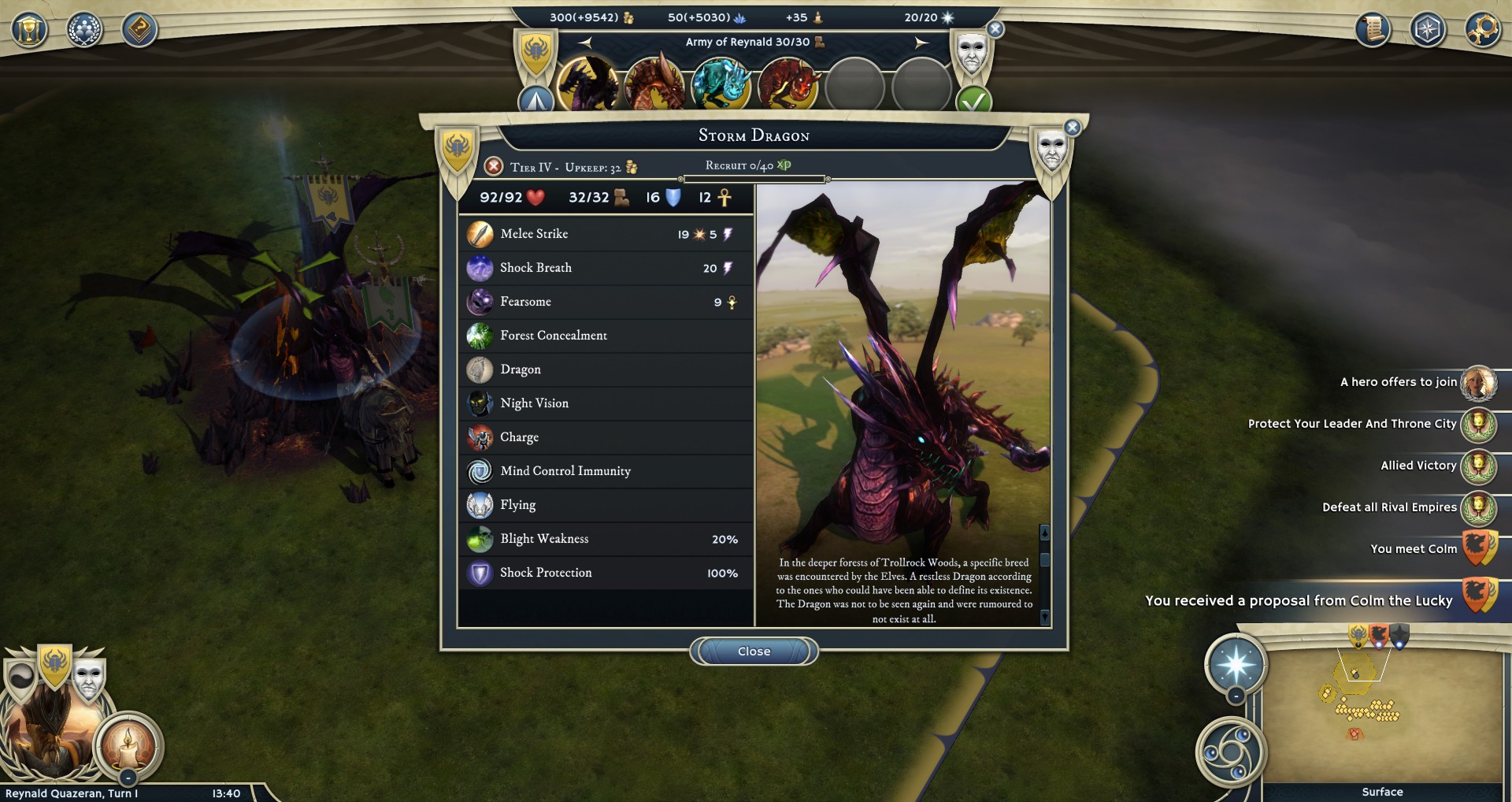Select the Mind Control Immunity row

(x=605, y=471)
